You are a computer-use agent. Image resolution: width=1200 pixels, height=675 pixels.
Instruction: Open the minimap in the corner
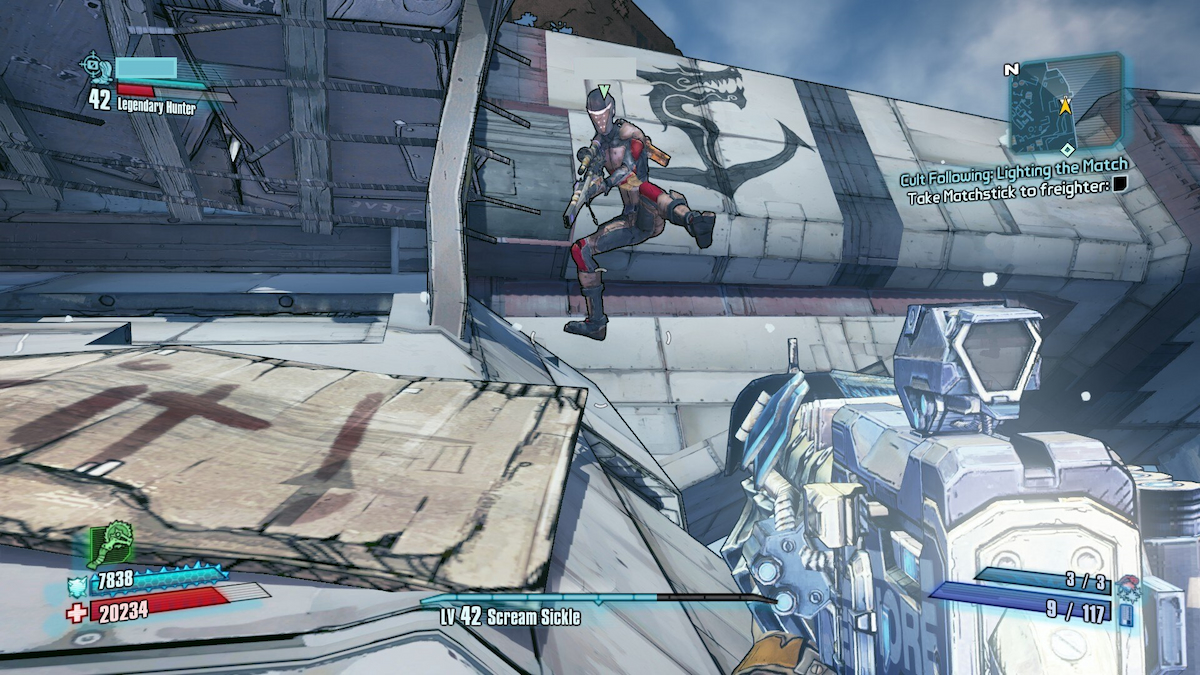(x=1065, y=102)
